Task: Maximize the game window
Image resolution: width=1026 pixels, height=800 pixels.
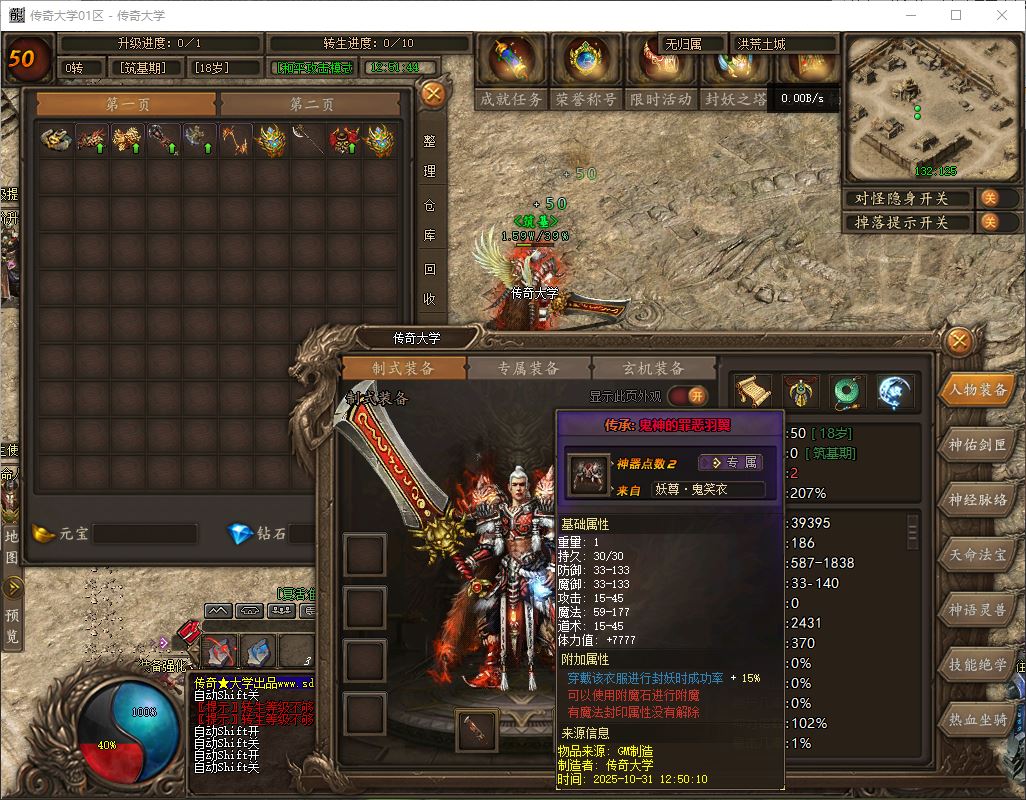Action: (x=956, y=15)
